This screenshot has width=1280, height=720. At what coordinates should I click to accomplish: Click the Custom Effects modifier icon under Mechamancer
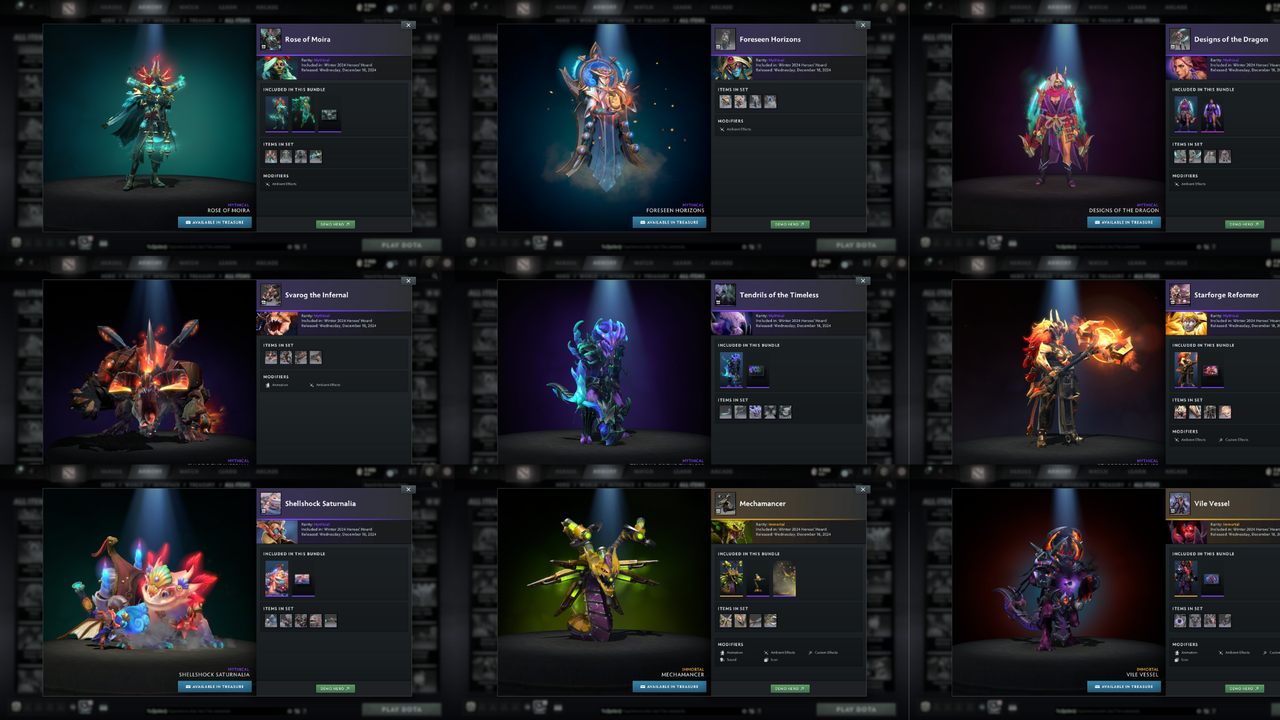coord(810,652)
